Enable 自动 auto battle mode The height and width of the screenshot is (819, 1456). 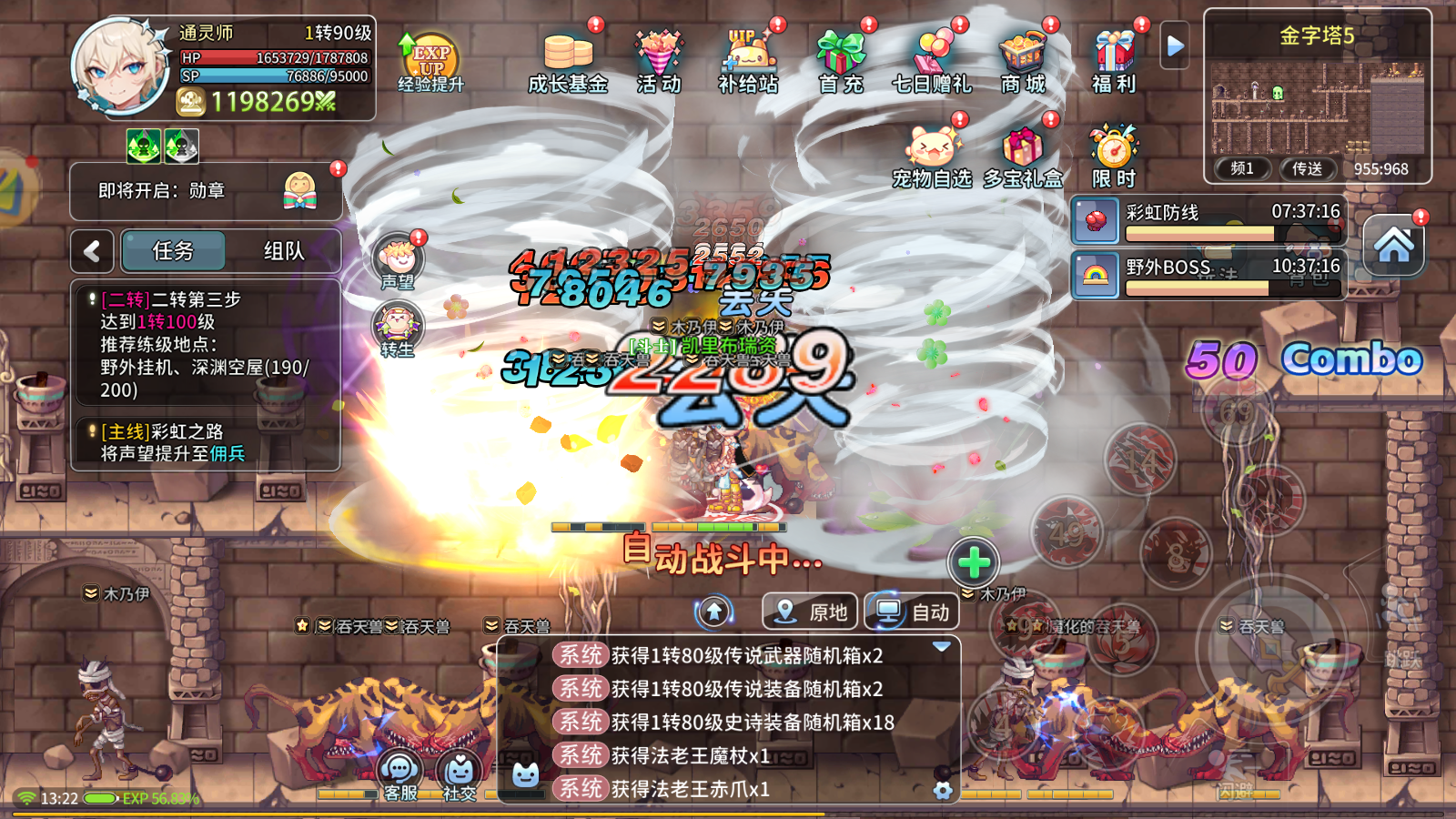coord(911,612)
